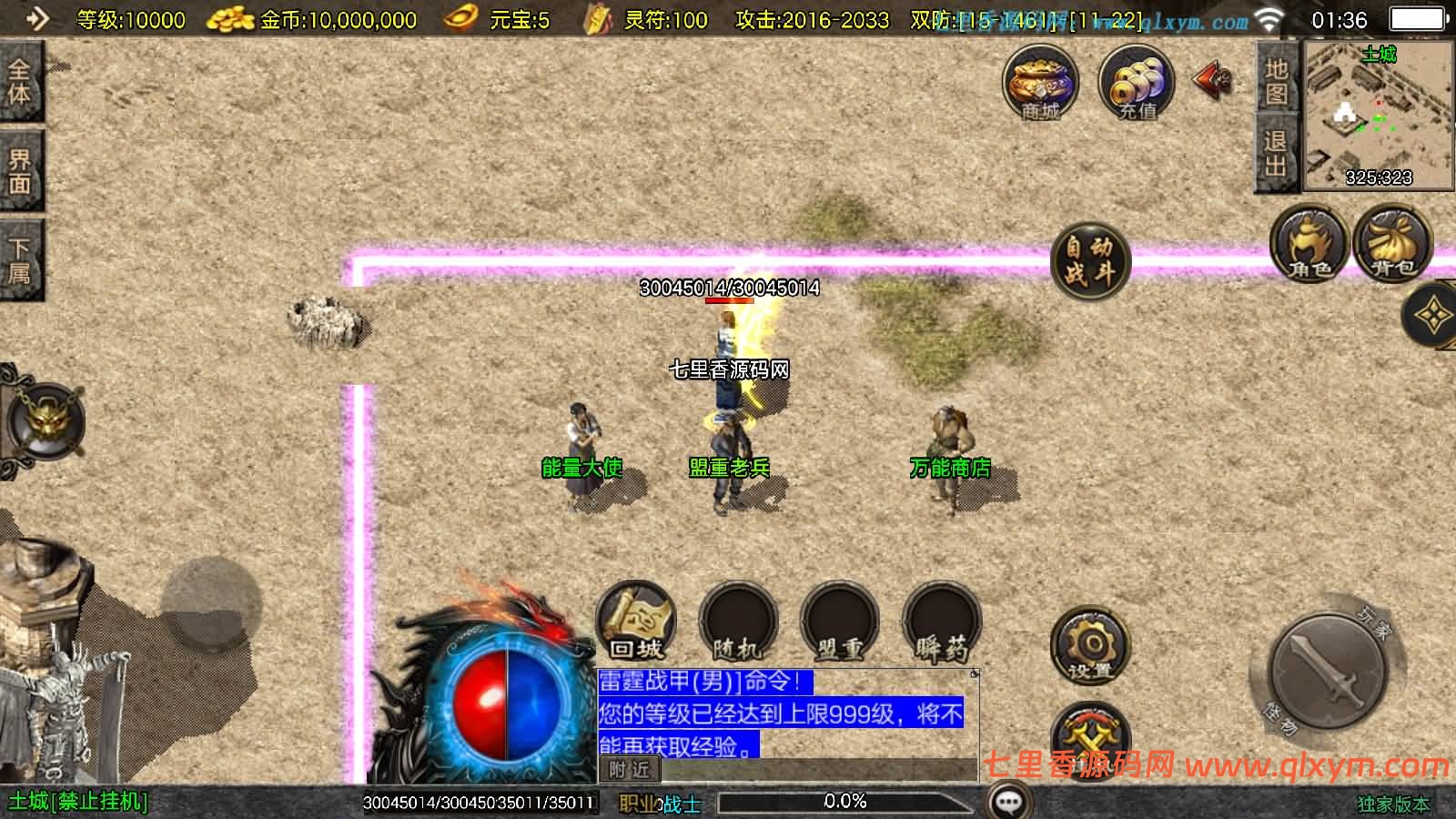Viewport: 1456px width, 819px height.
Task: Collapse the top icons with the red arrow
Action: coord(1212,80)
